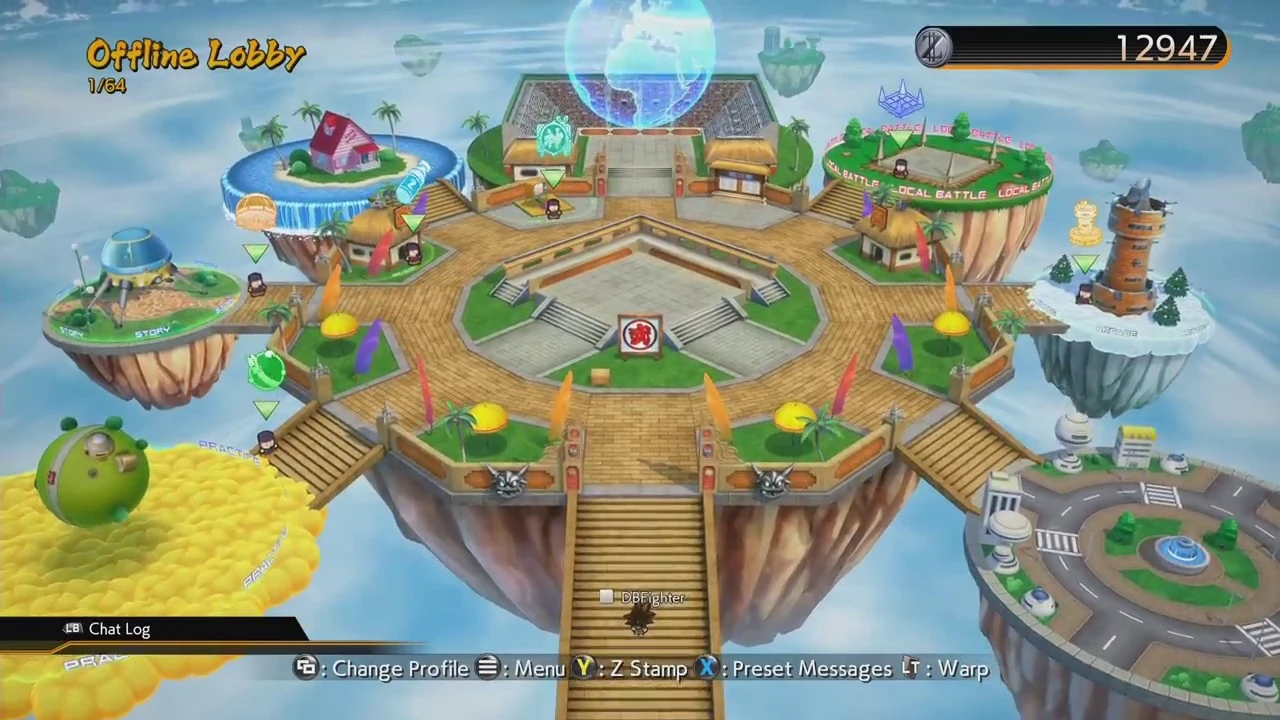Viewport: 1280px width, 720px height.
Task: Click the LT Warp button icon
Action: (911, 668)
